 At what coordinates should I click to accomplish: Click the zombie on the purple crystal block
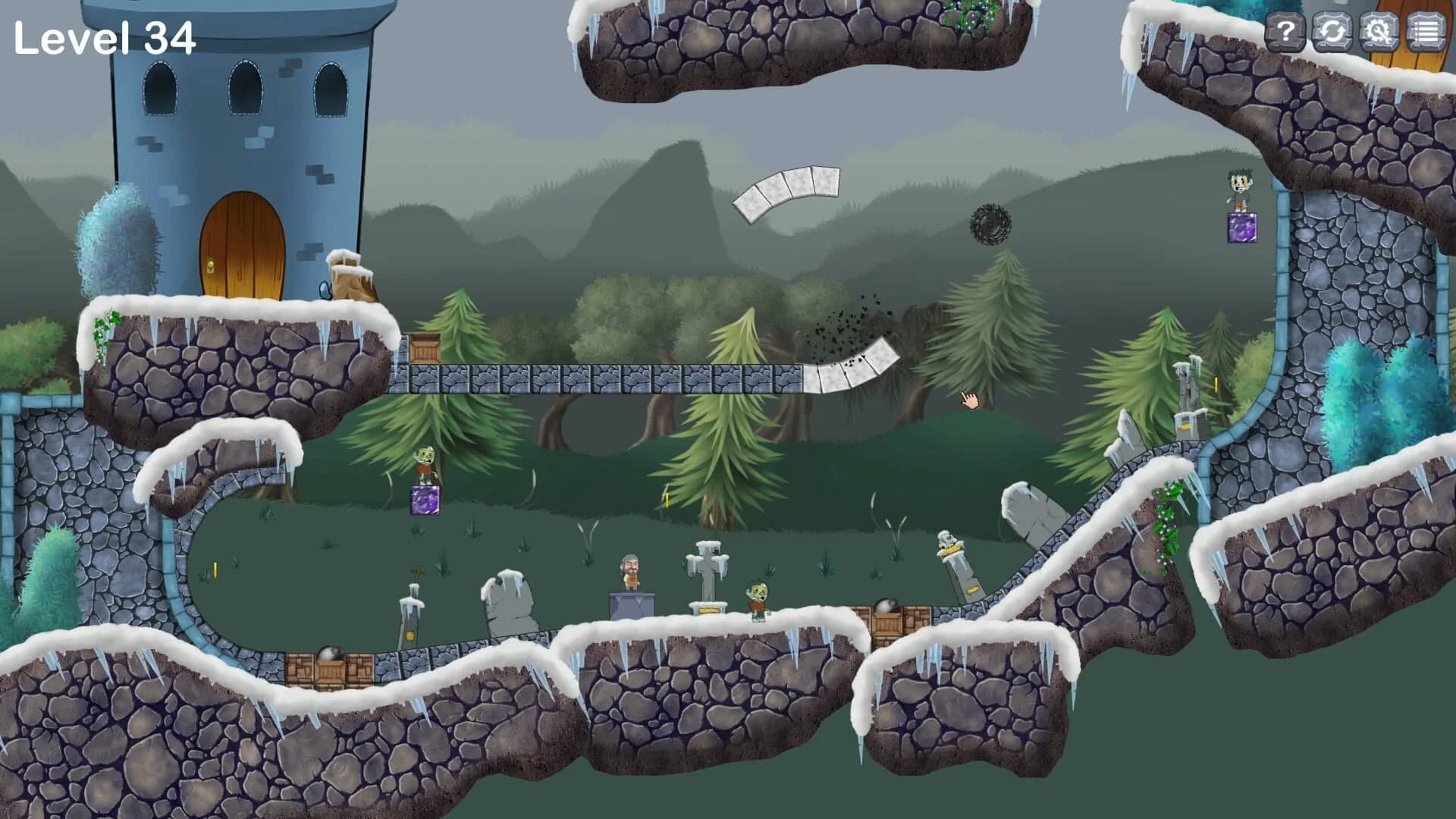[425, 465]
